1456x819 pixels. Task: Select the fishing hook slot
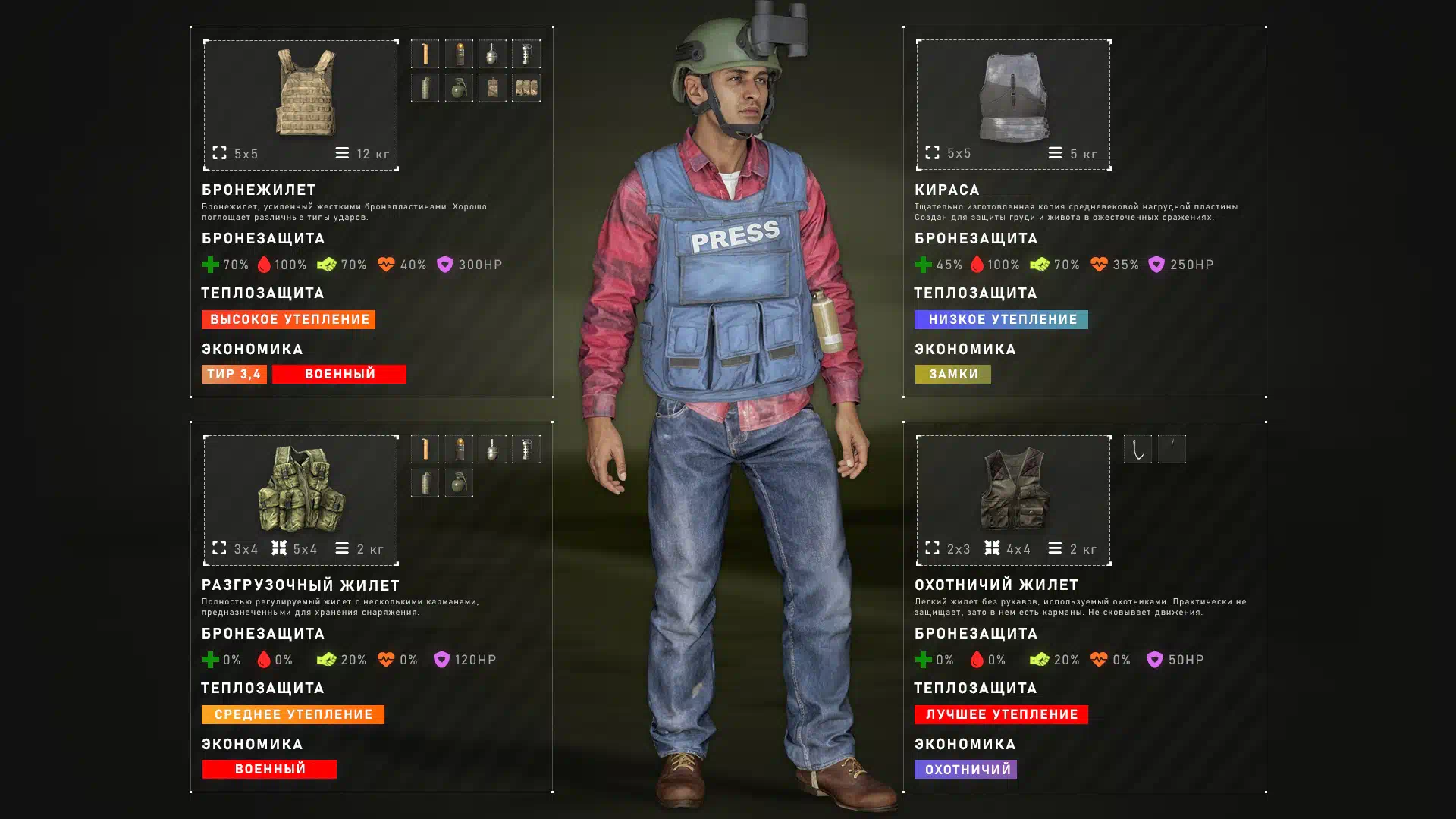tap(1137, 450)
